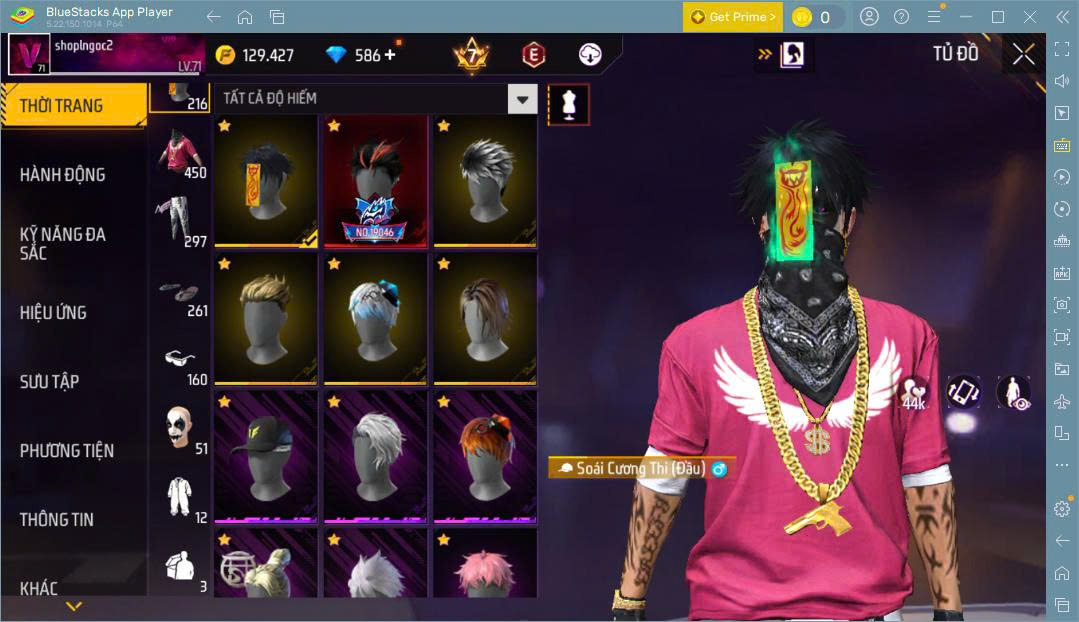Click the BlueStacks Get Prime button

click(732, 17)
